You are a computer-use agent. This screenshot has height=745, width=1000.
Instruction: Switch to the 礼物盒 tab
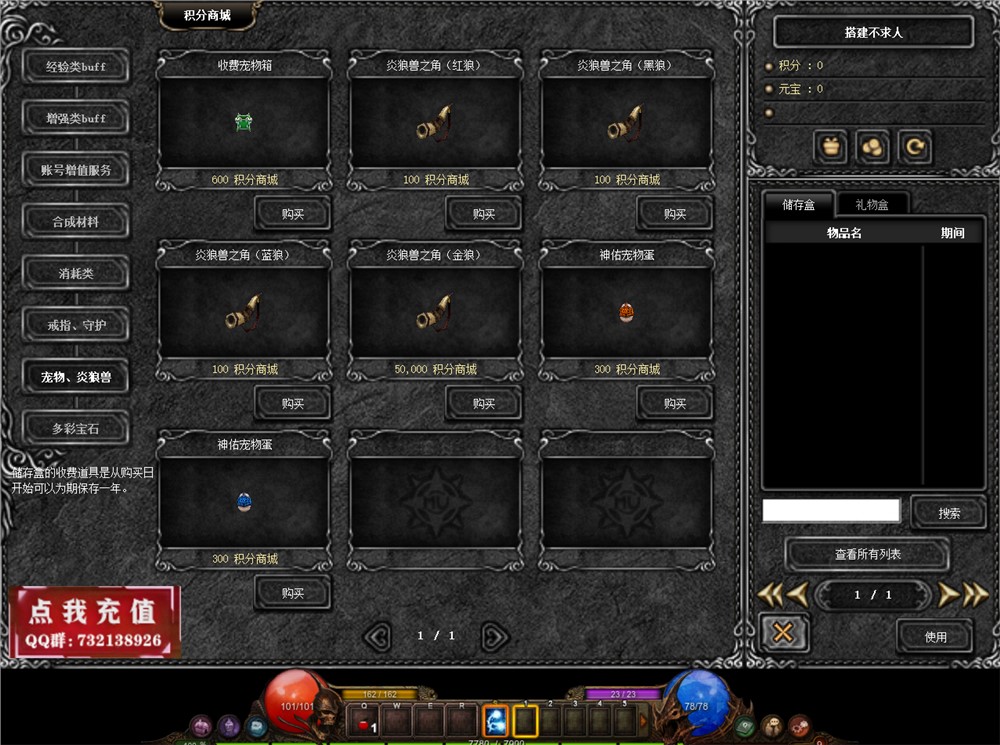pyautogui.click(x=870, y=205)
